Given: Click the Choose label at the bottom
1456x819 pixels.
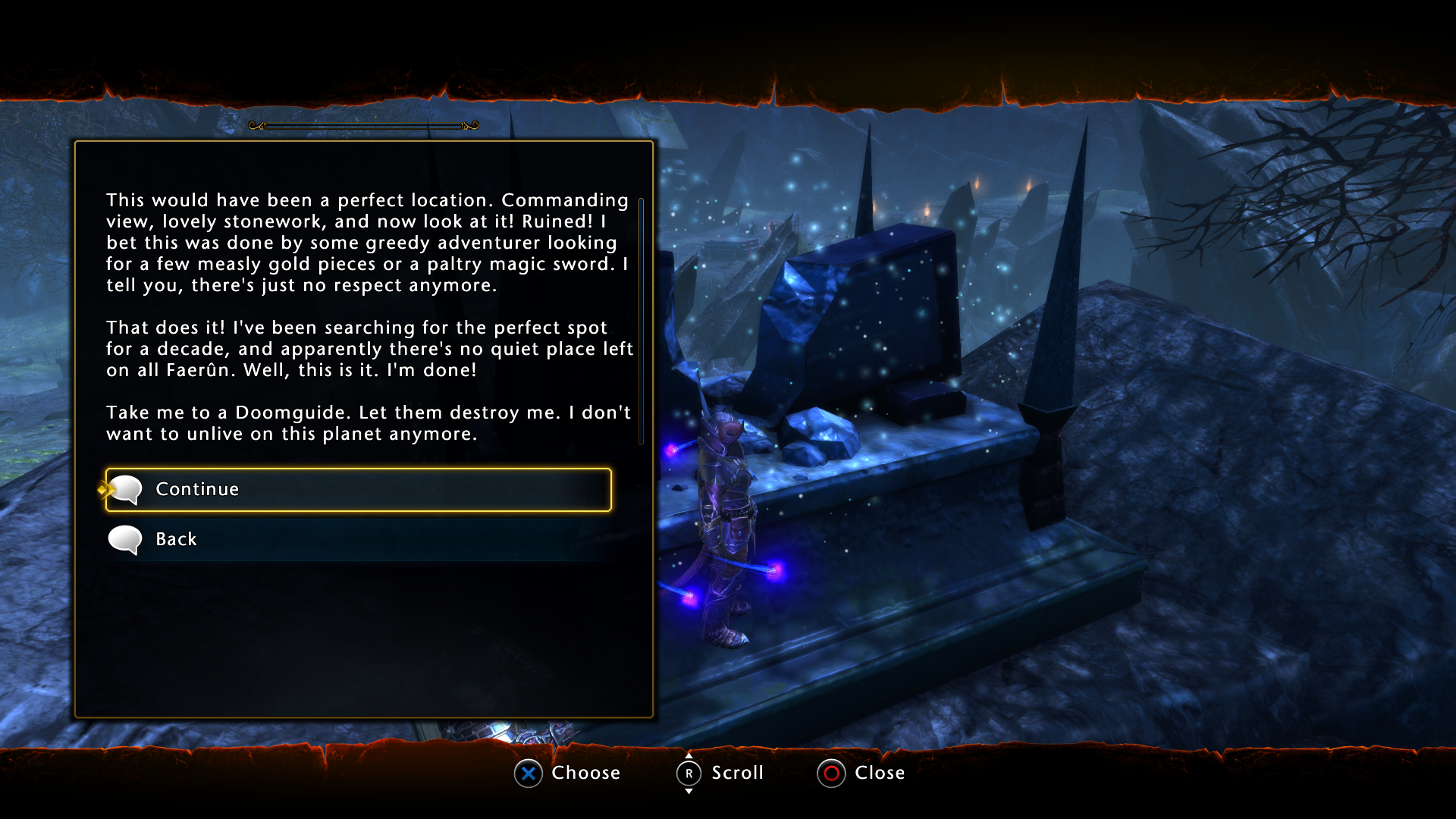Looking at the screenshot, I should (x=588, y=773).
